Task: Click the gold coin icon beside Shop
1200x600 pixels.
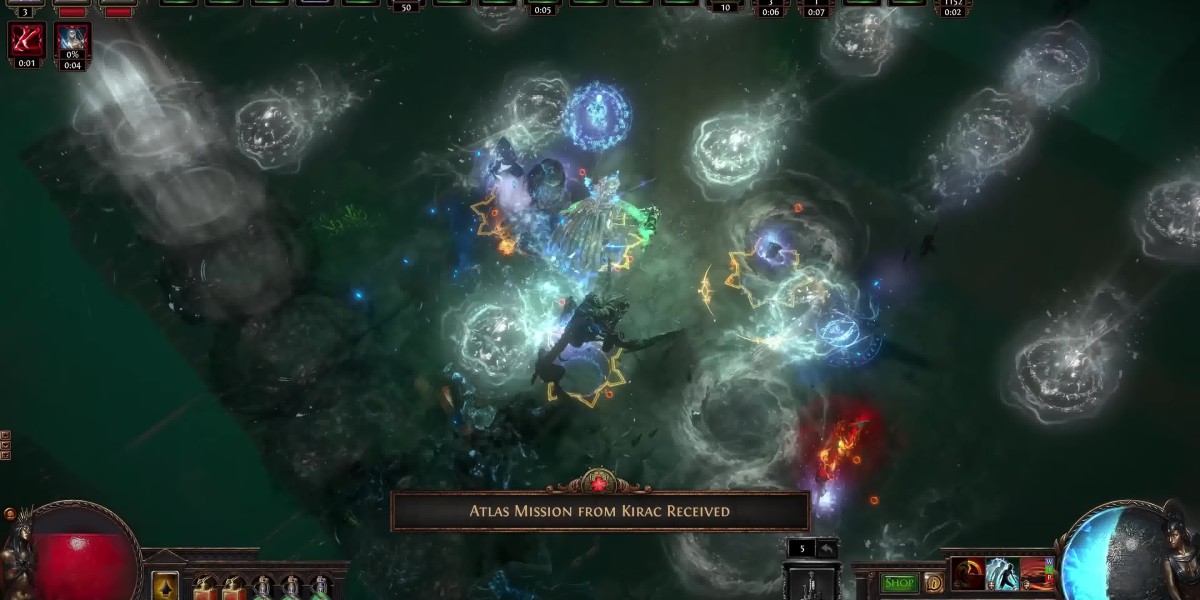Action: tap(933, 583)
